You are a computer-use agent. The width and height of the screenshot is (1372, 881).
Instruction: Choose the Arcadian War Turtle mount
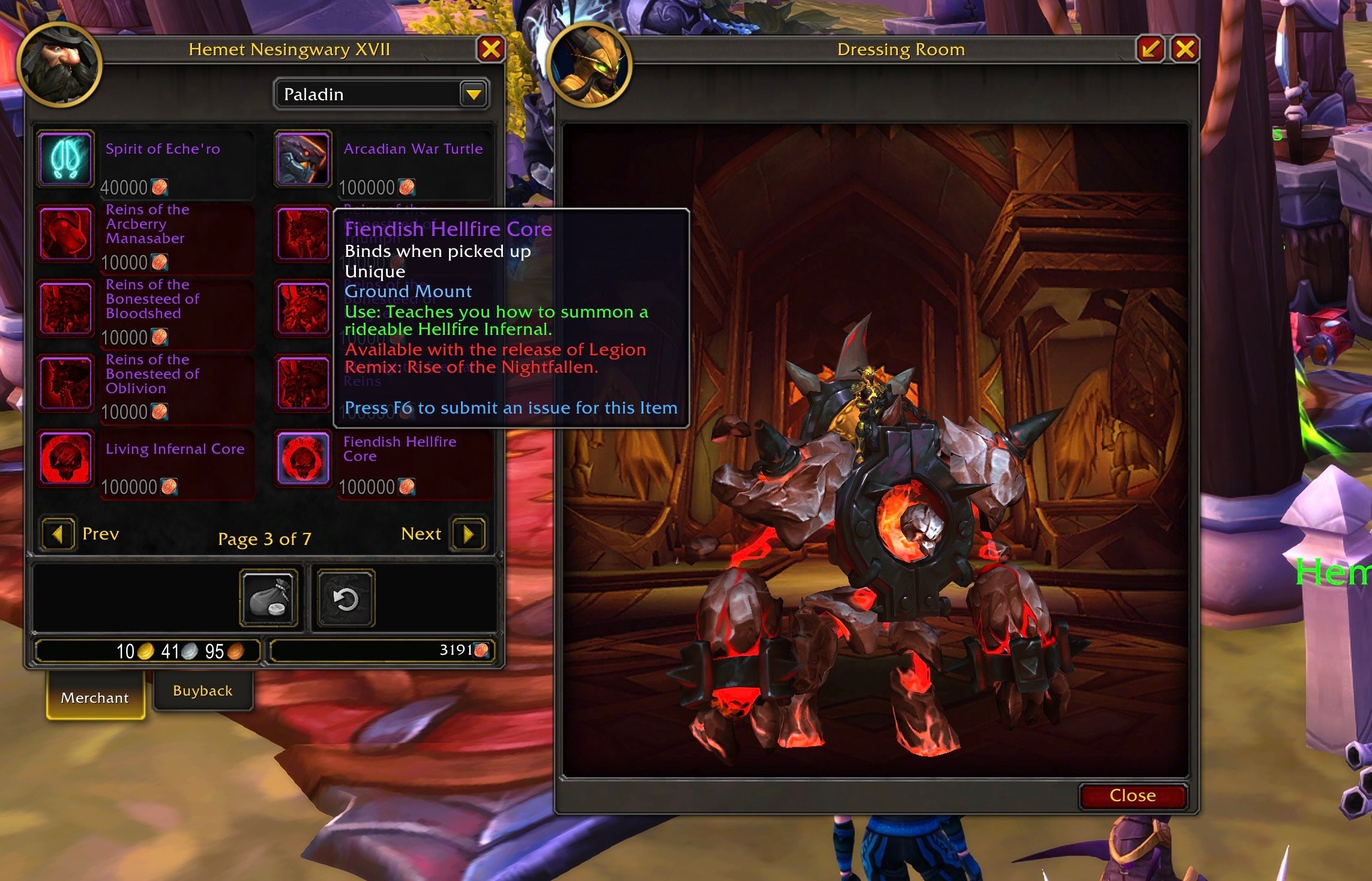(303, 159)
